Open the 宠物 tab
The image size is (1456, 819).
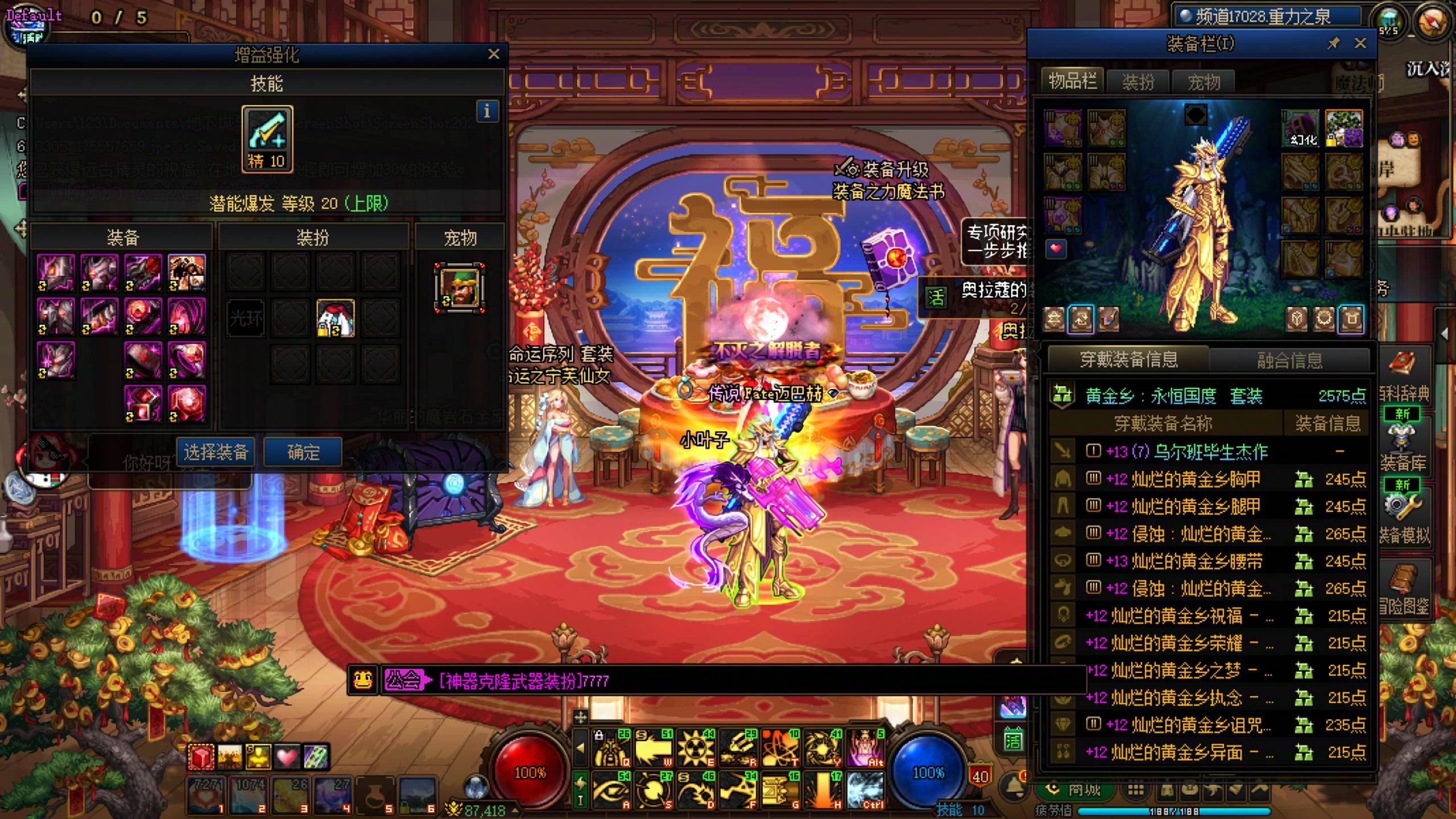pyautogui.click(x=1203, y=82)
